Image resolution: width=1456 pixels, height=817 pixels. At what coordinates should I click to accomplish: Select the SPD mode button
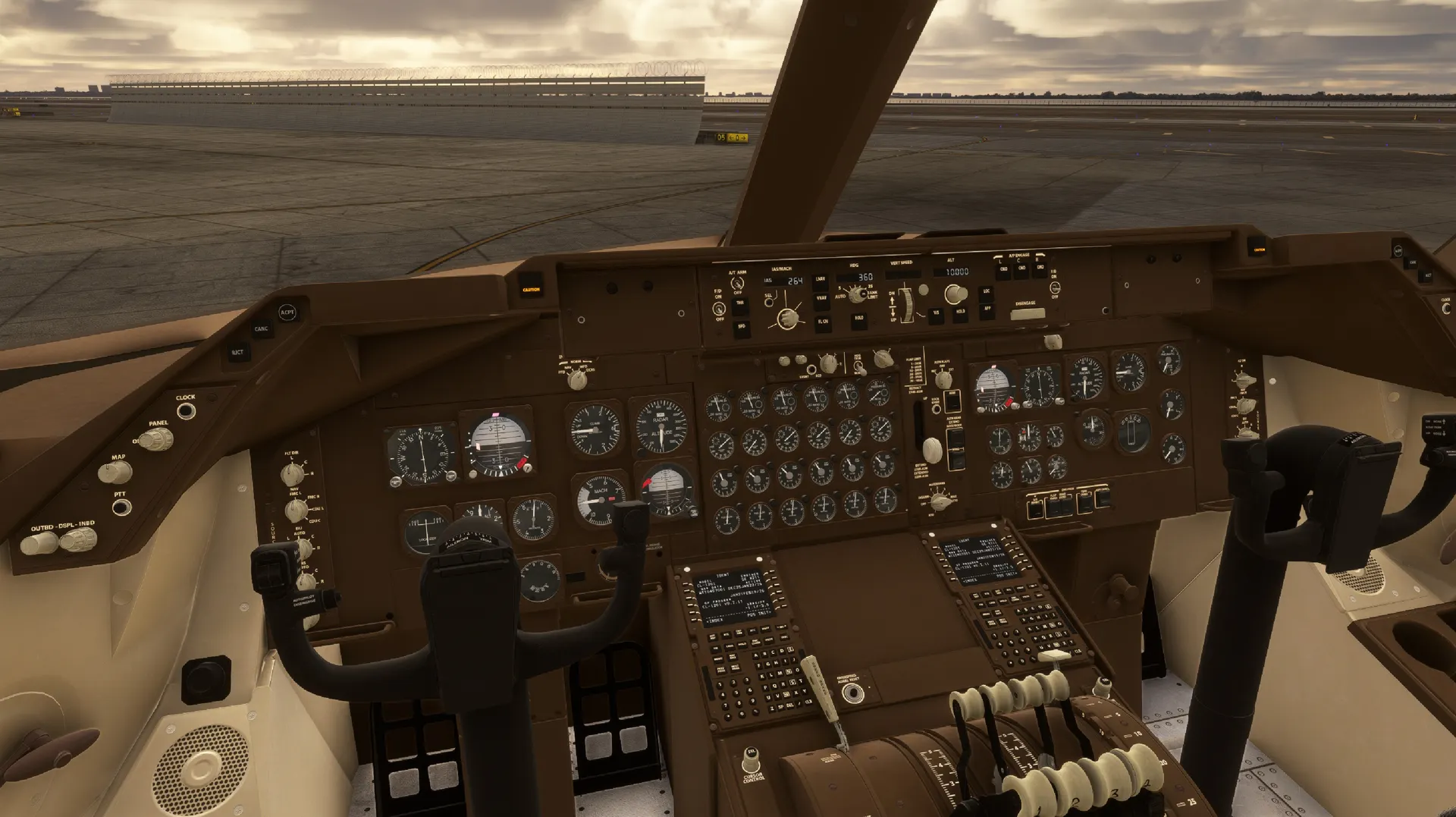coord(741,327)
